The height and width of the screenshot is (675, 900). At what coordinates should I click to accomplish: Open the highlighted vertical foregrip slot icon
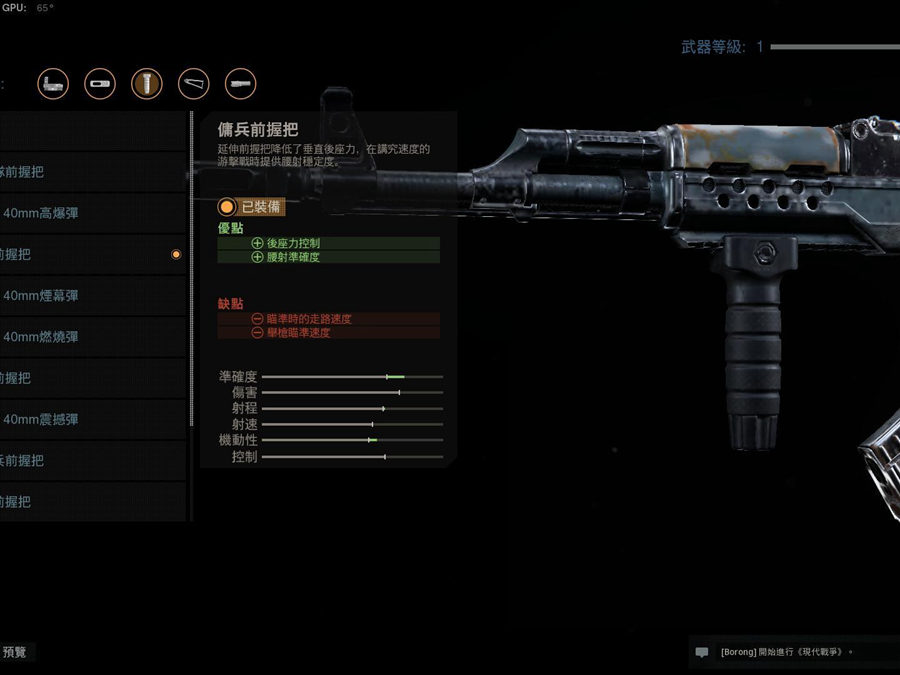click(147, 83)
